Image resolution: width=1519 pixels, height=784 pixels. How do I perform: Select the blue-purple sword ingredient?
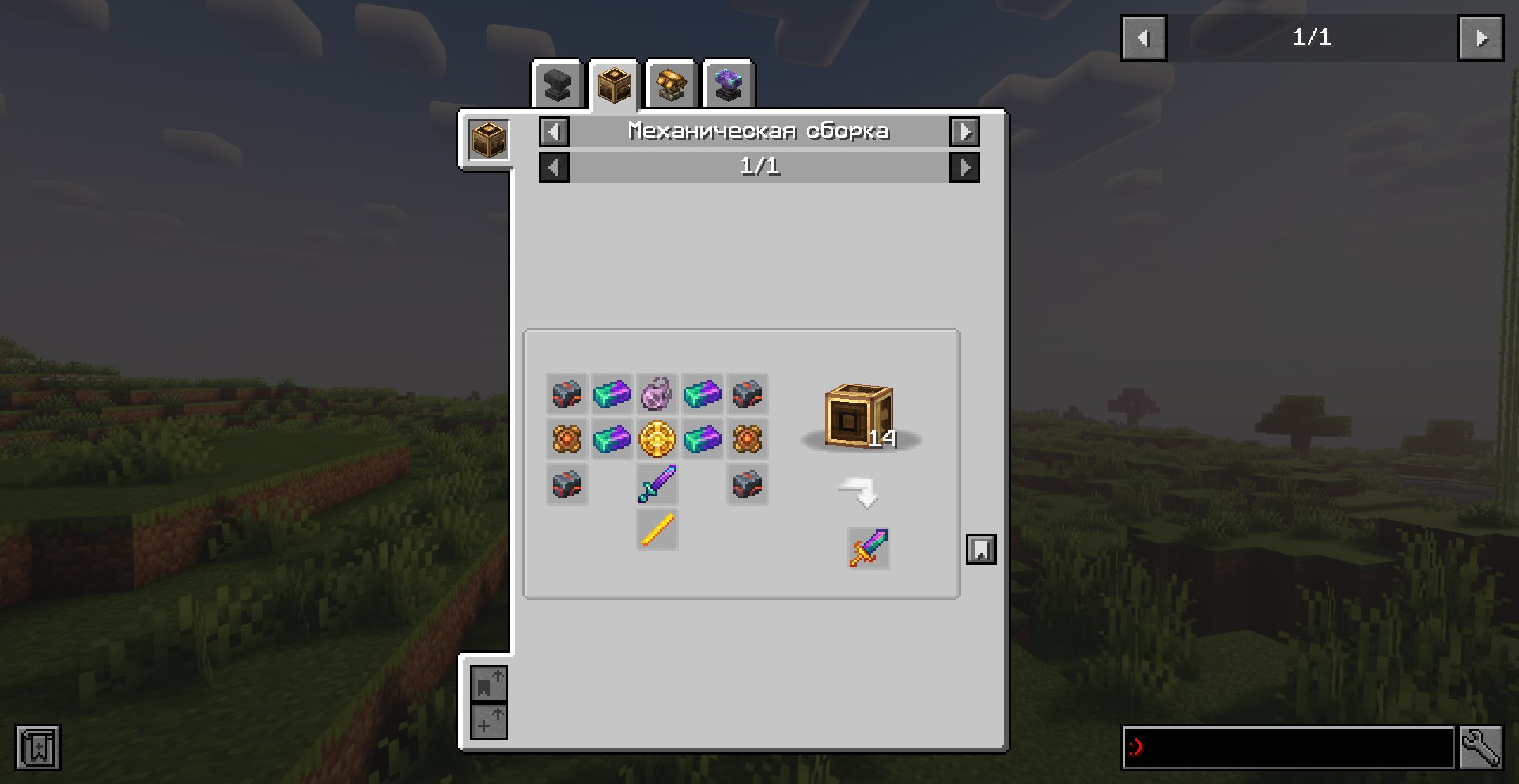[657, 484]
